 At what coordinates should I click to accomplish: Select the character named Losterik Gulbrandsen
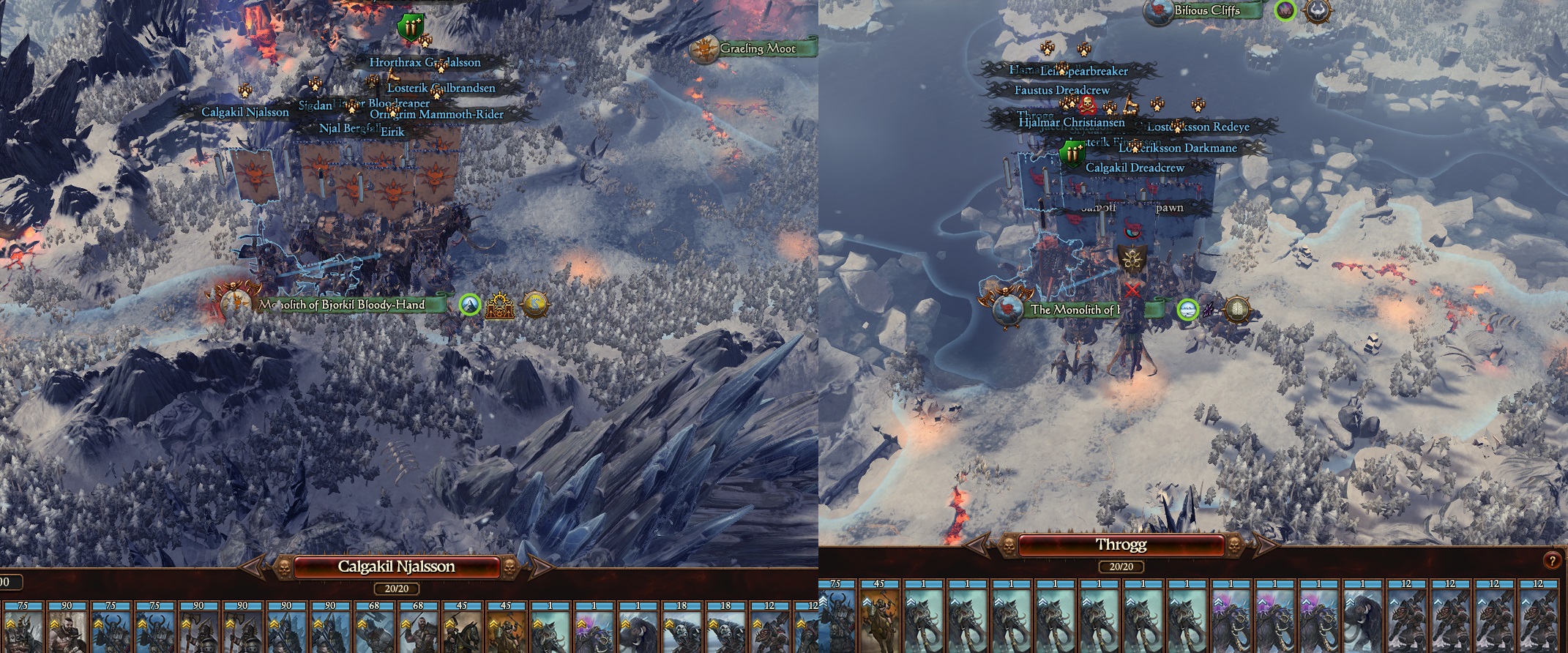point(440,87)
